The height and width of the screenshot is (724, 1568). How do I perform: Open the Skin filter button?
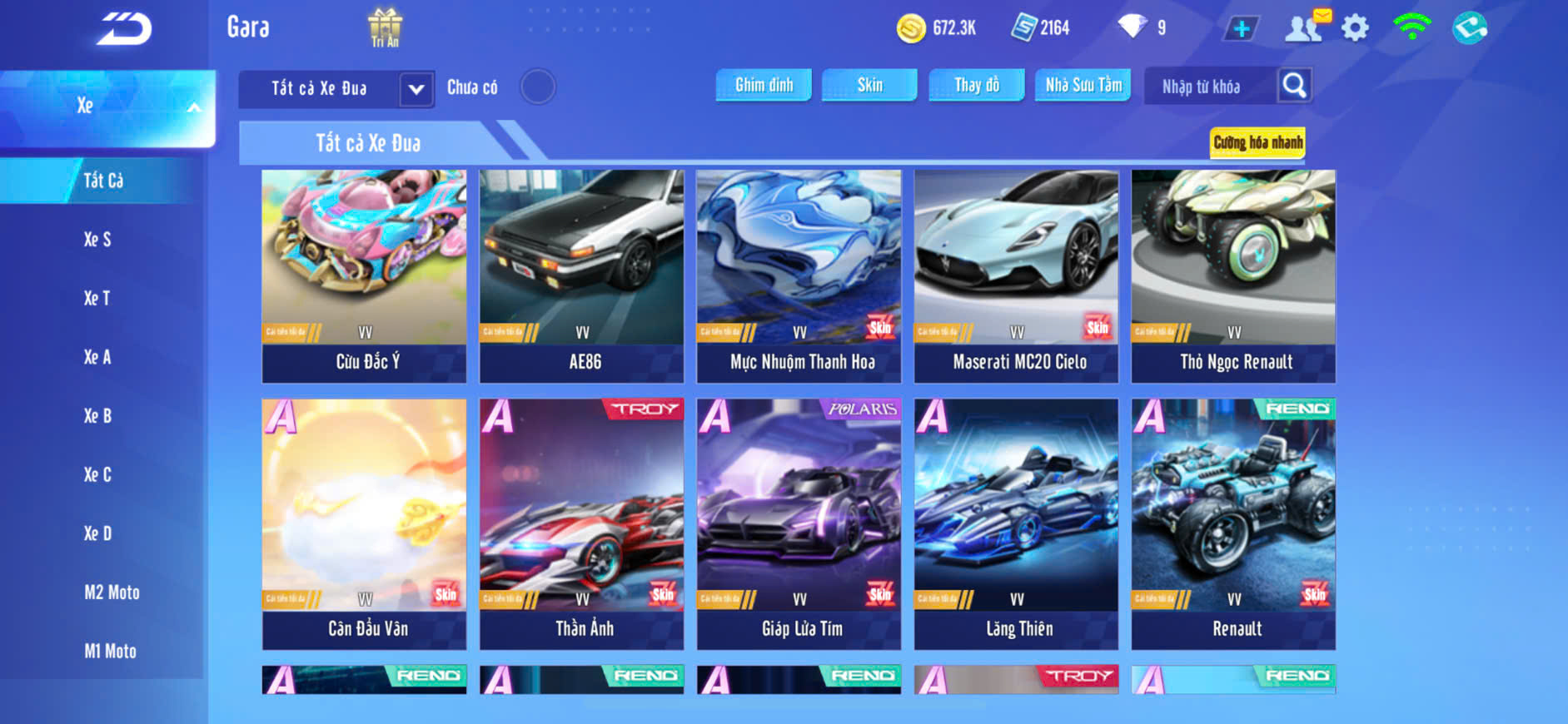869,85
